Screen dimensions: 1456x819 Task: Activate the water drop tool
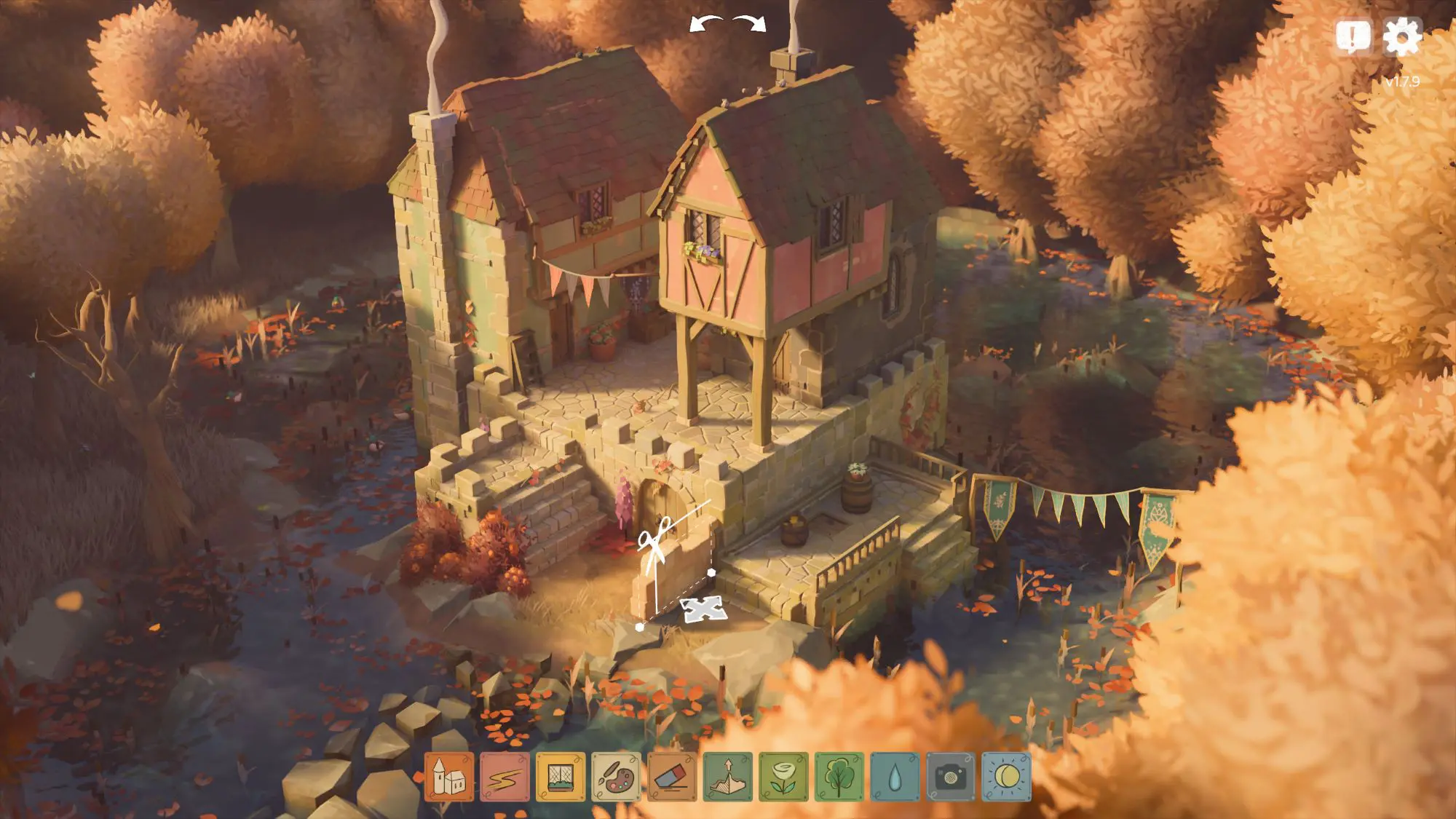click(895, 777)
